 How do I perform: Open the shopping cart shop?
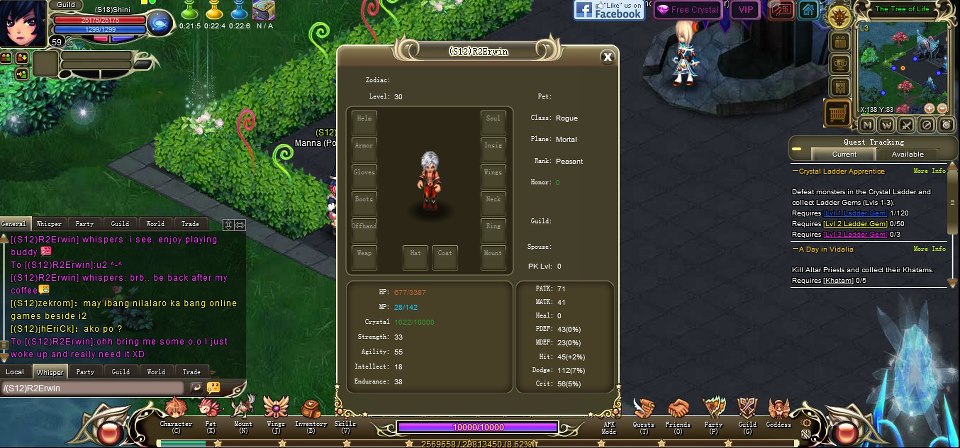836,114
